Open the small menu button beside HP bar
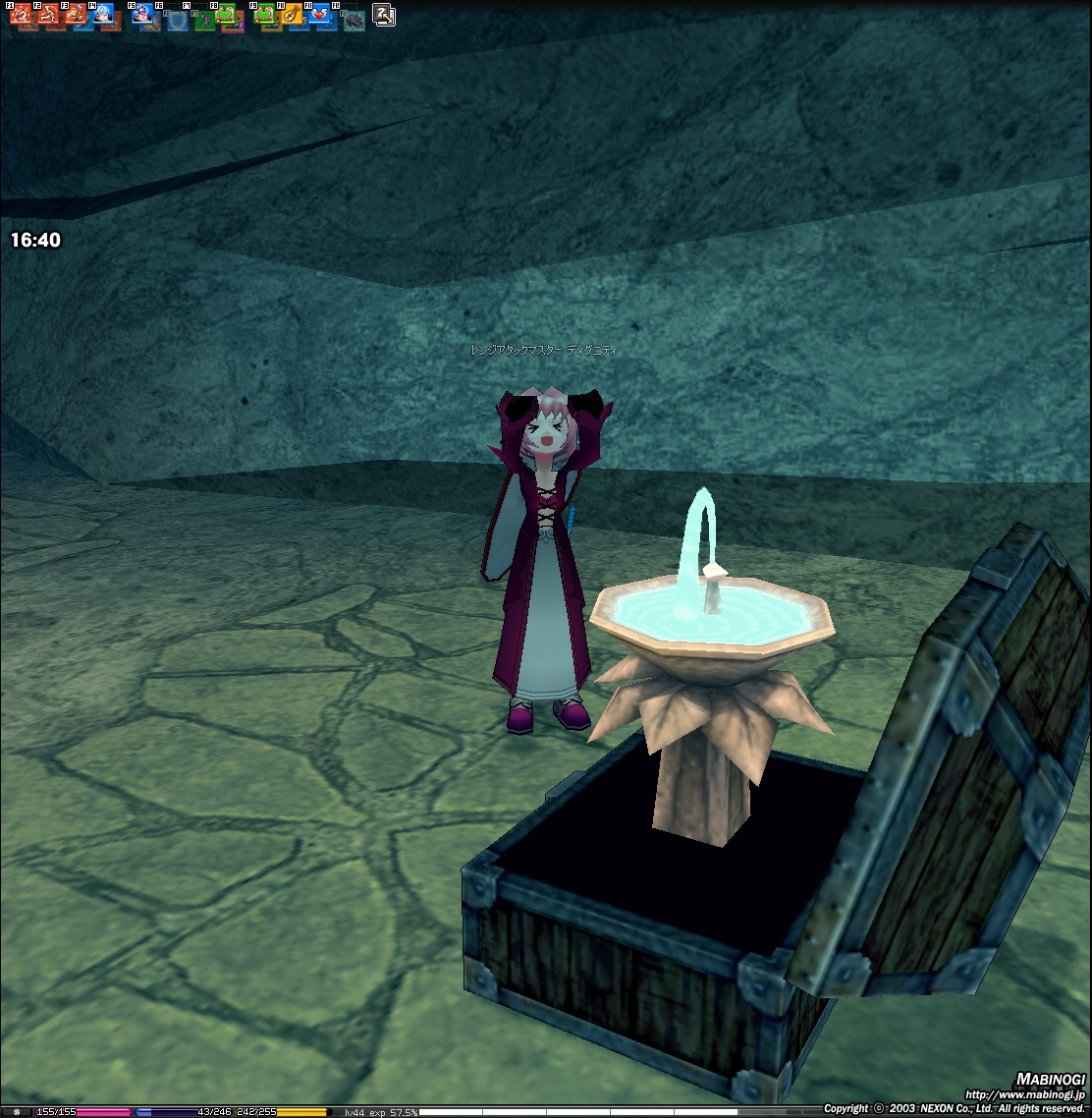This screenshot has height=1118, width=1092. (16, 1112)
